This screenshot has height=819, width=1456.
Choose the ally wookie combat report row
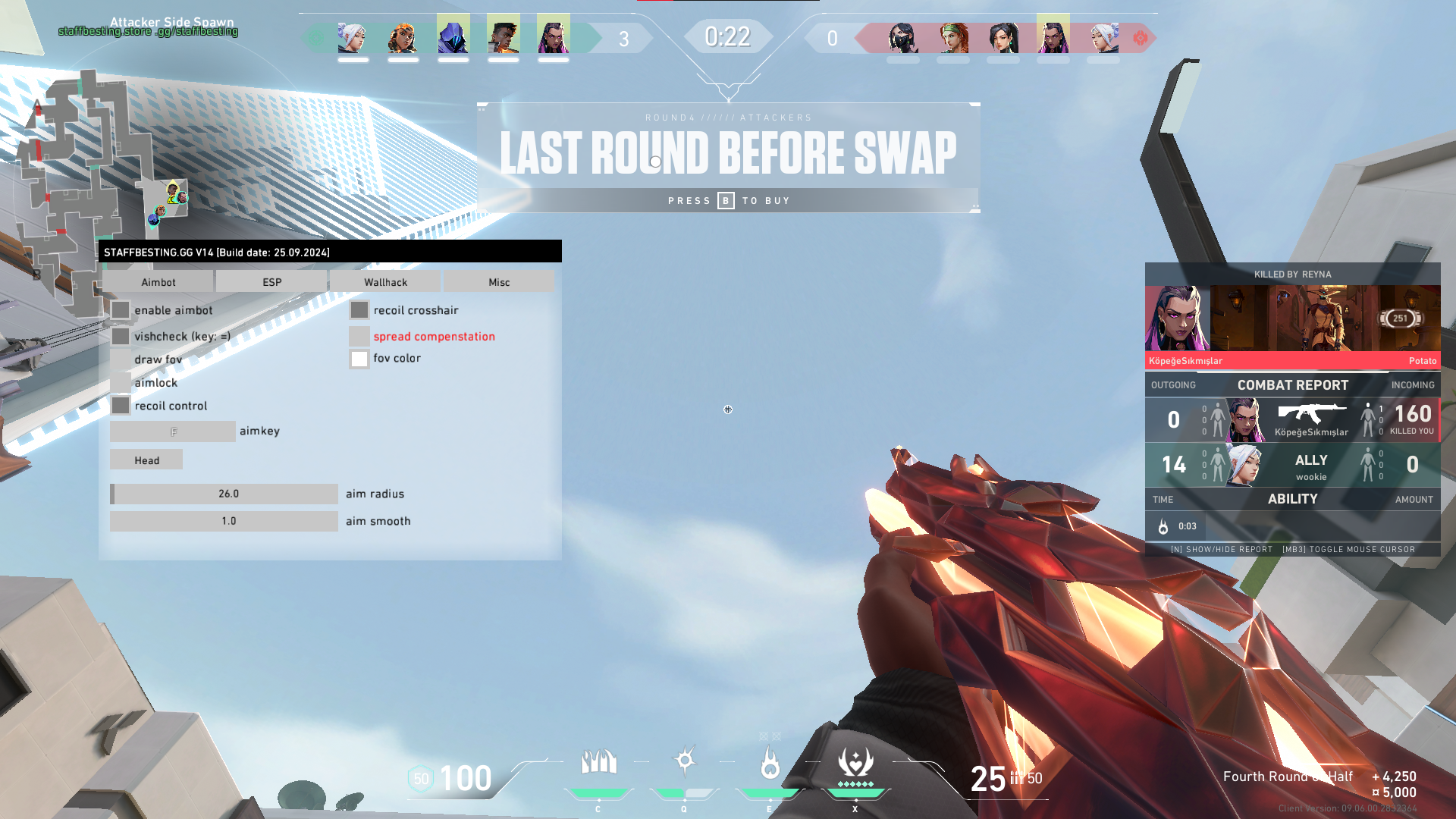click(x=1292, y=465)
